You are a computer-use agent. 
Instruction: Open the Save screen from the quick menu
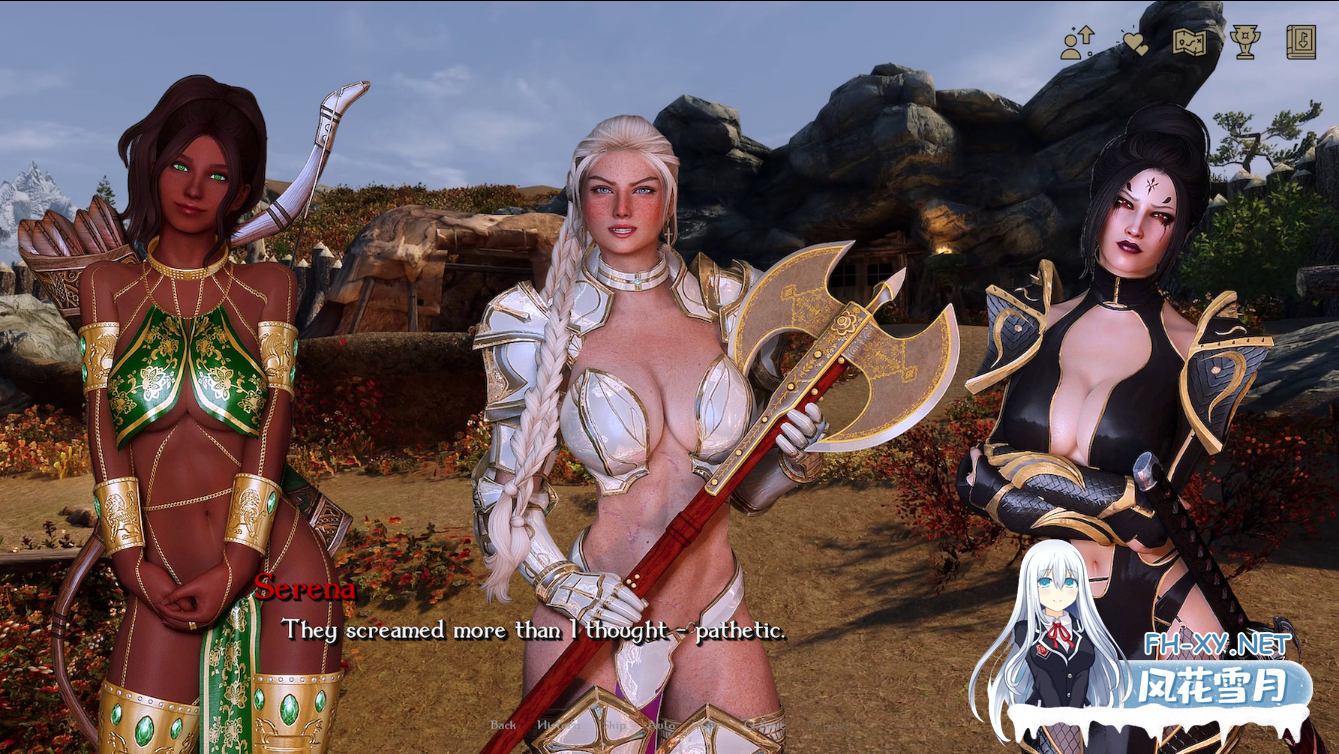click(709, 724)
